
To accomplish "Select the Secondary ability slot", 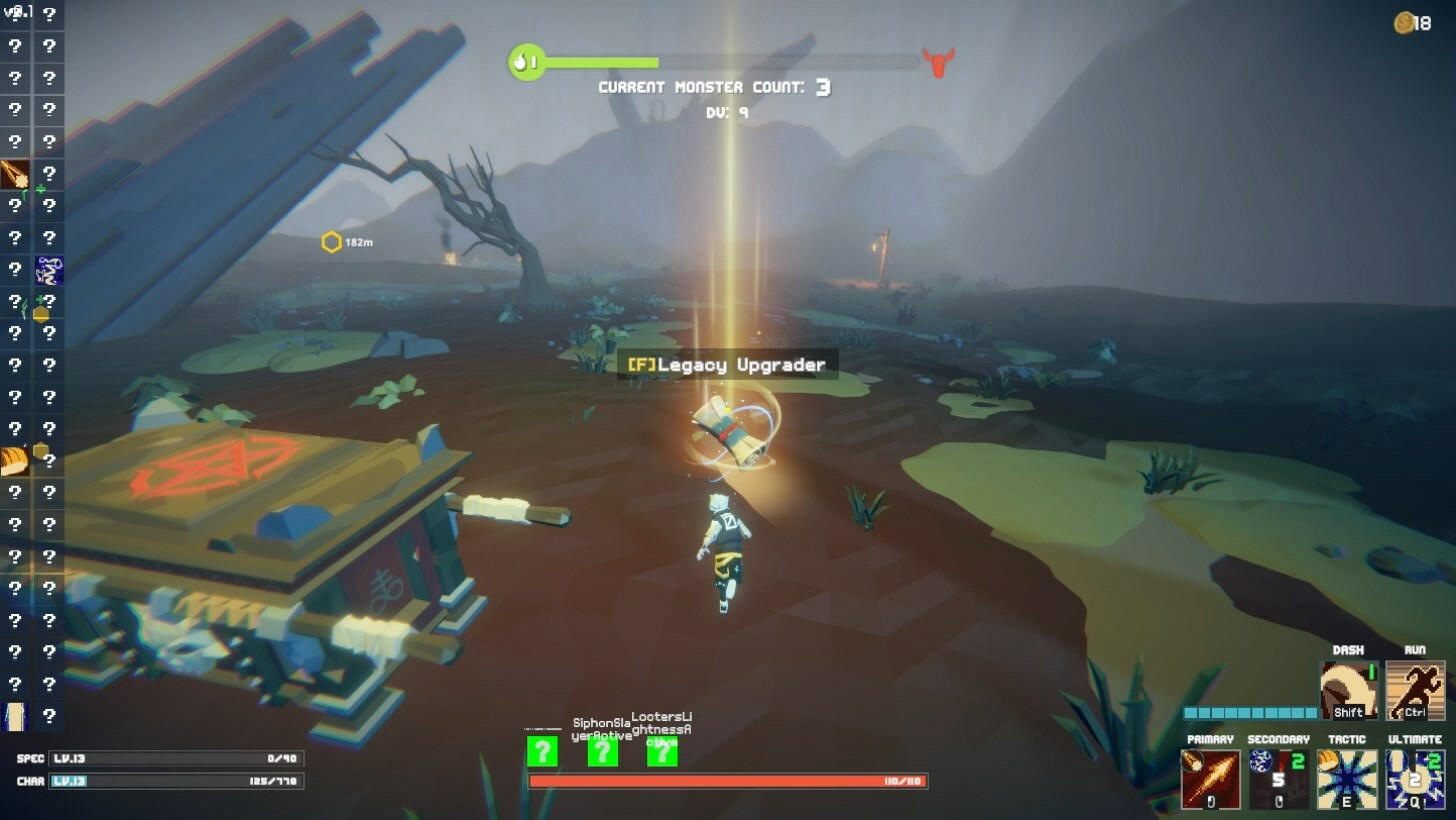I will (x=1278, y=779).
